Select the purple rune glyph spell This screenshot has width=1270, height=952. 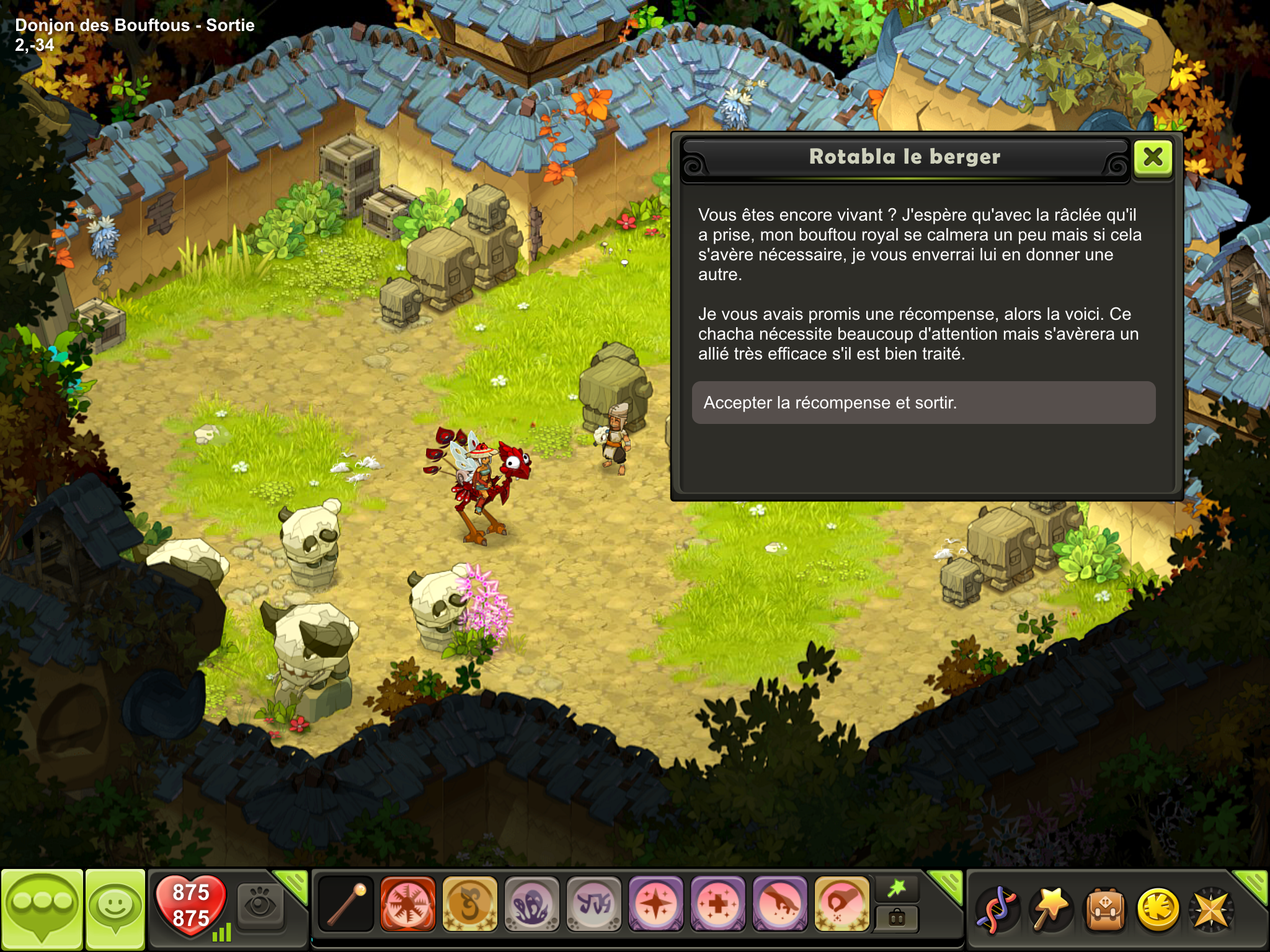[593, 905]
